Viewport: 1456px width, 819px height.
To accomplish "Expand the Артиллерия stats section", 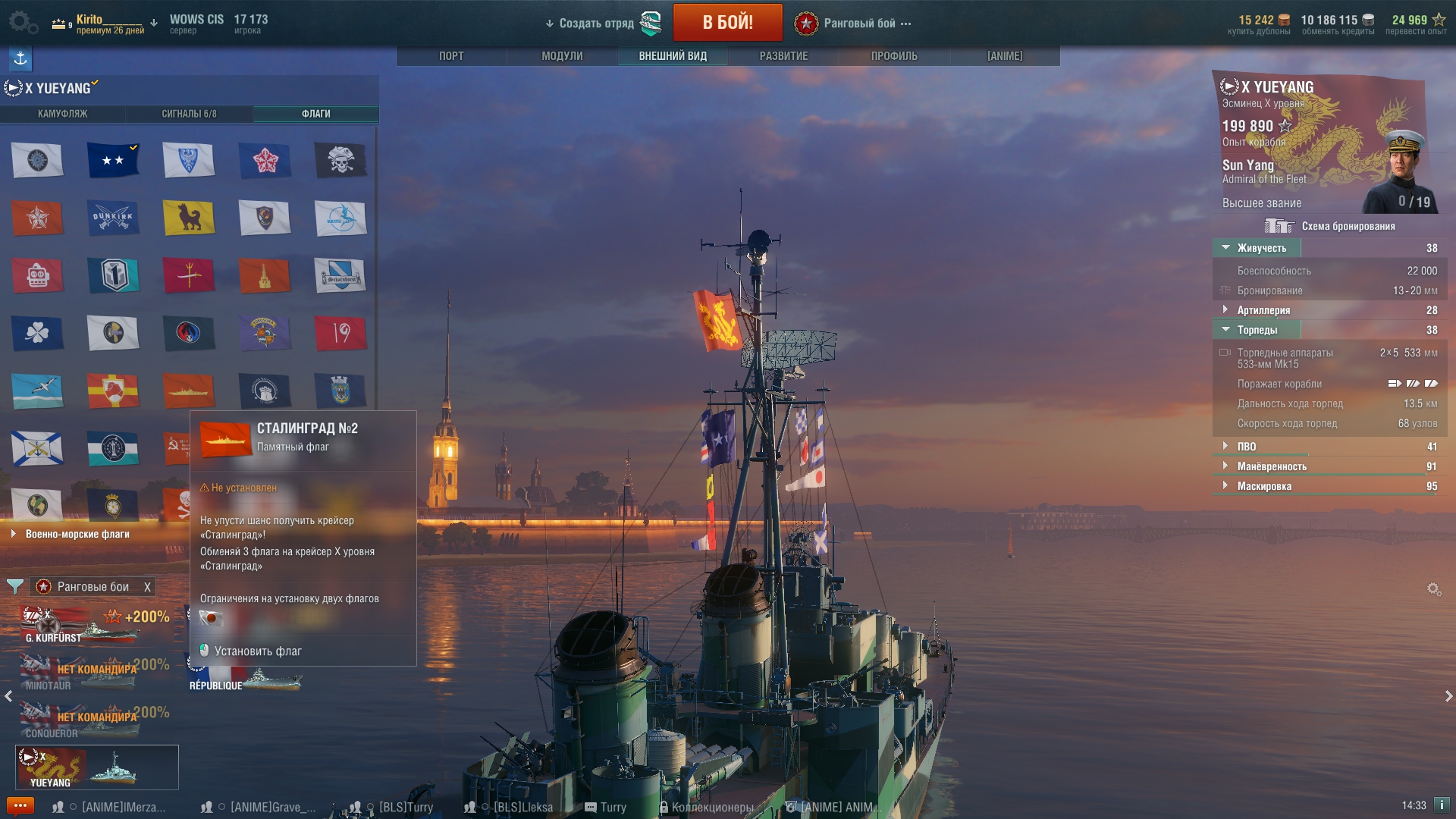I will [x=1263, y=310].
